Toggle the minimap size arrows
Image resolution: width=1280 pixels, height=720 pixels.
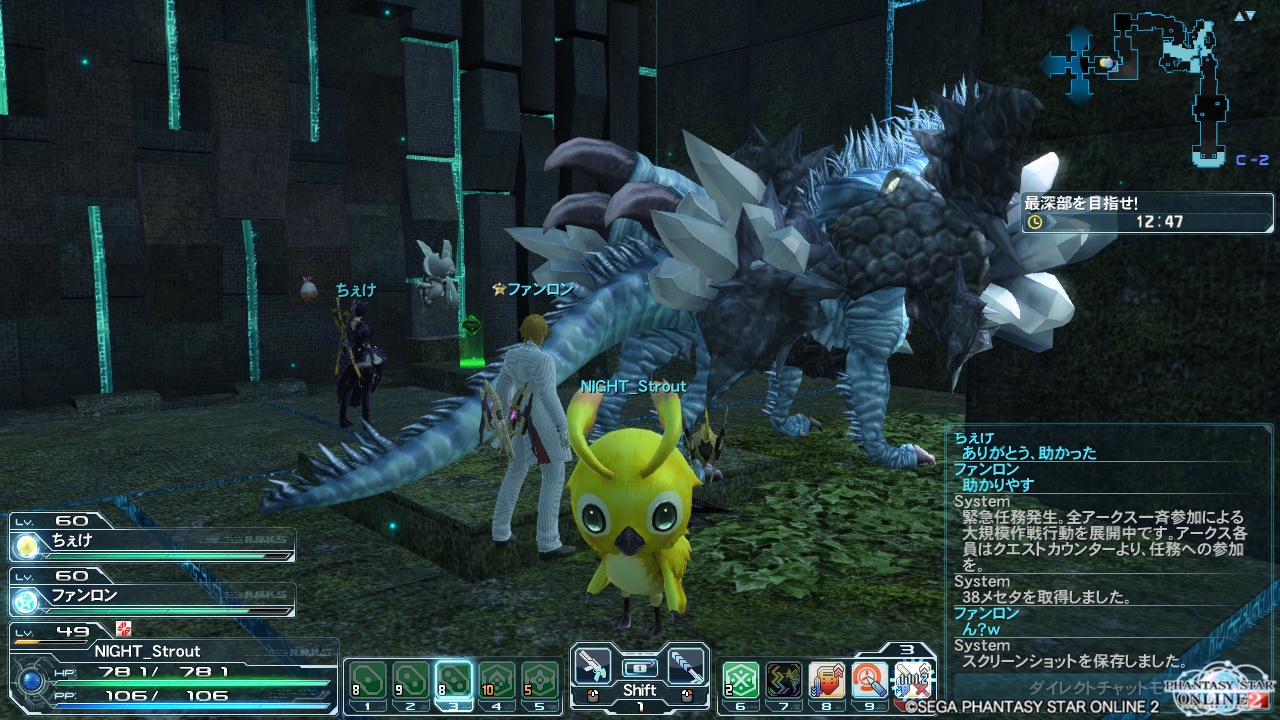click(1245, 16)
